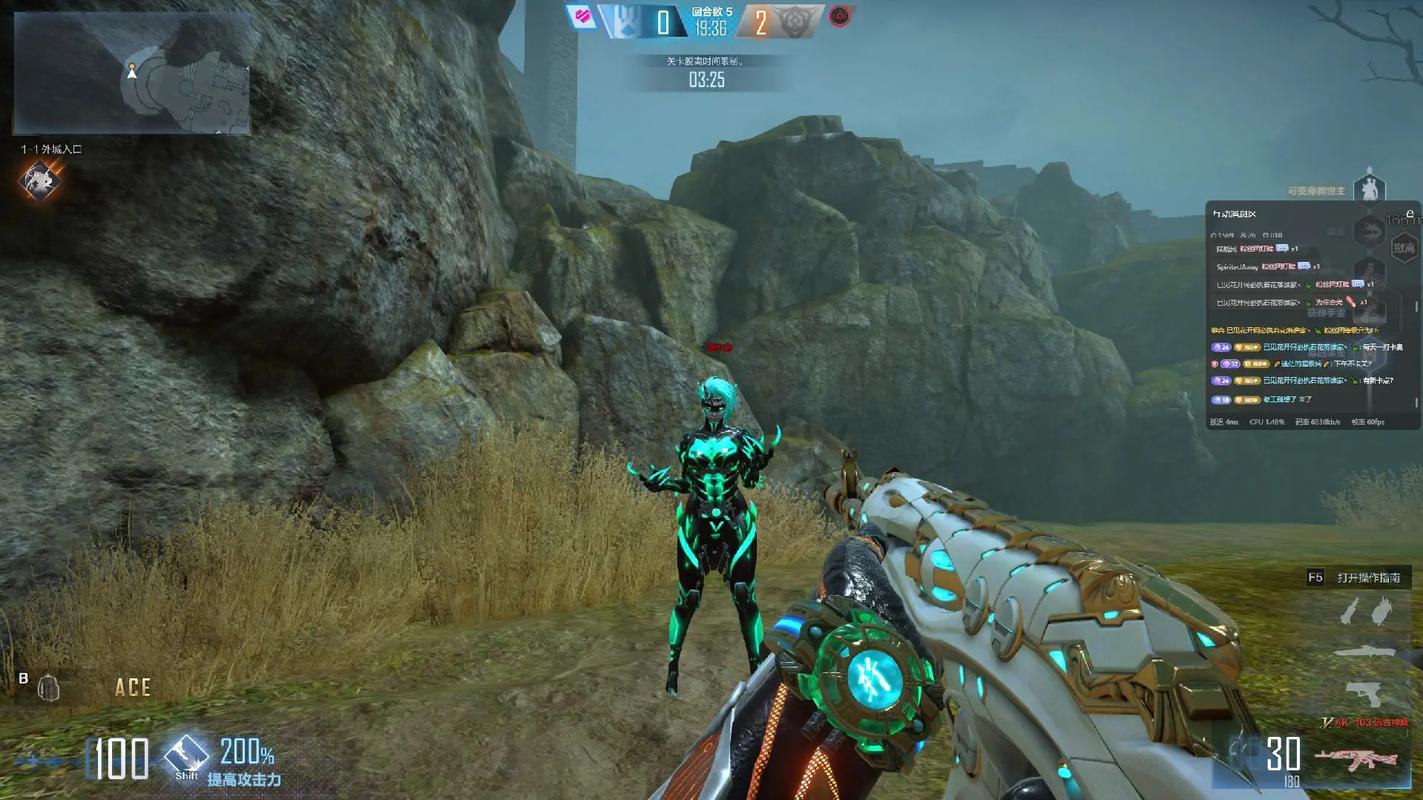This screenshot has height=800, width=1423.
Task: Click the pink streaming logo beside the scoreboard
Action: (579, 17)
